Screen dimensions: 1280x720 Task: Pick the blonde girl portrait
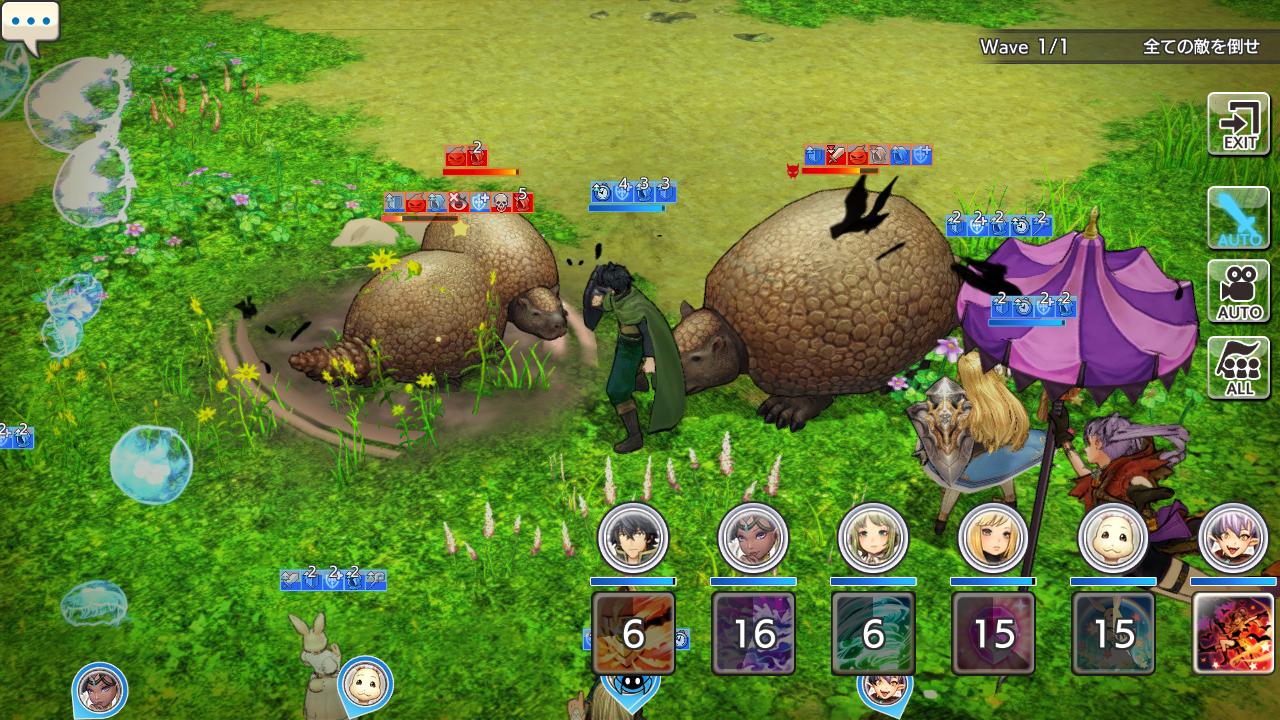pos(993,538)
